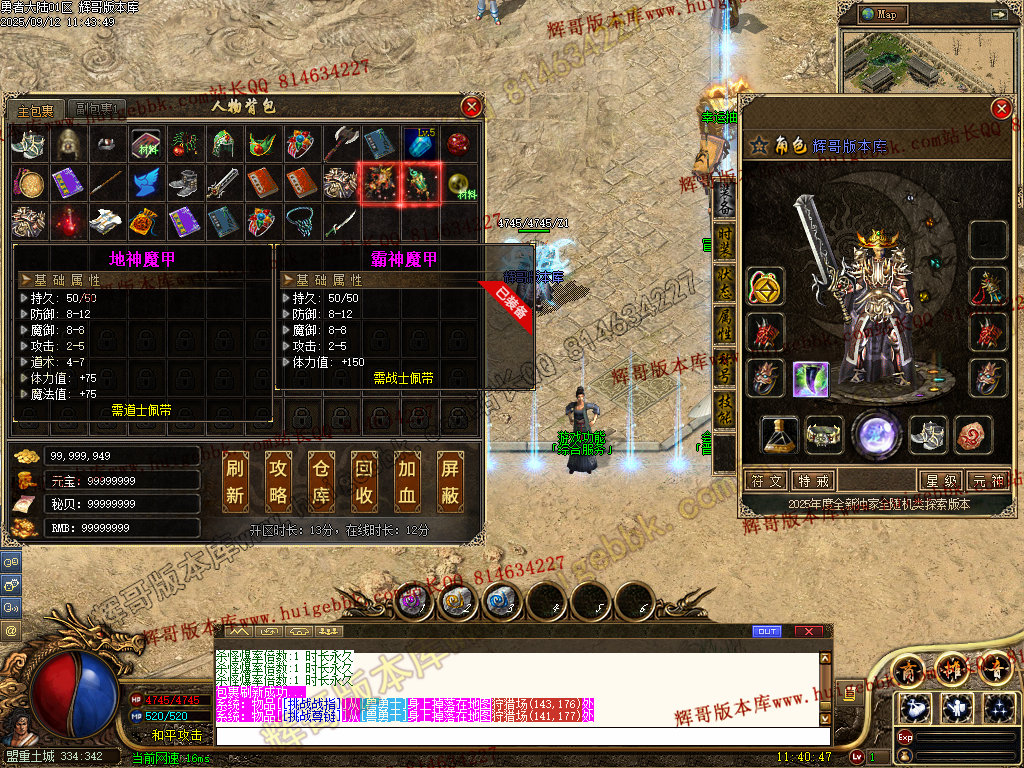Open the 仓库 warehouse
1024x768 pixels.
(322, 481)
